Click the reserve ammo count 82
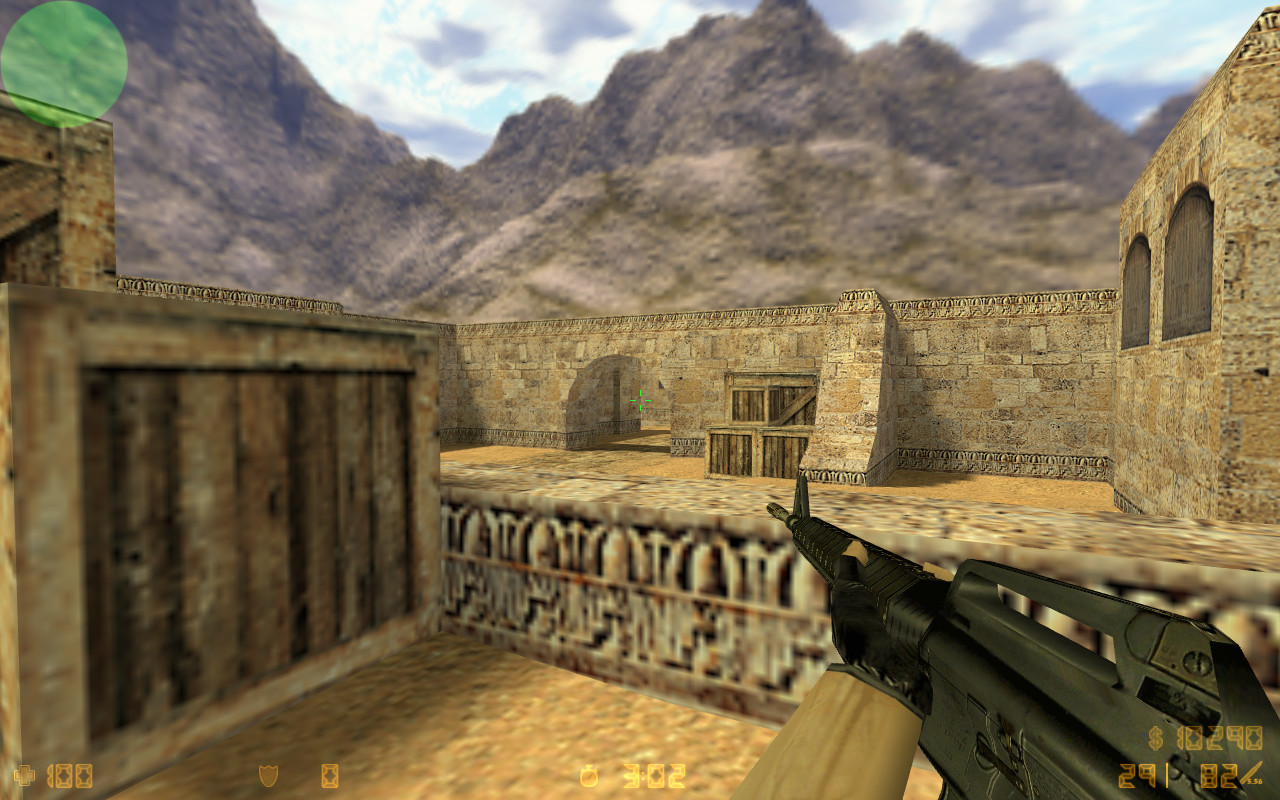The width and height of the screenshot is (1280, 800). [1221, 775]
